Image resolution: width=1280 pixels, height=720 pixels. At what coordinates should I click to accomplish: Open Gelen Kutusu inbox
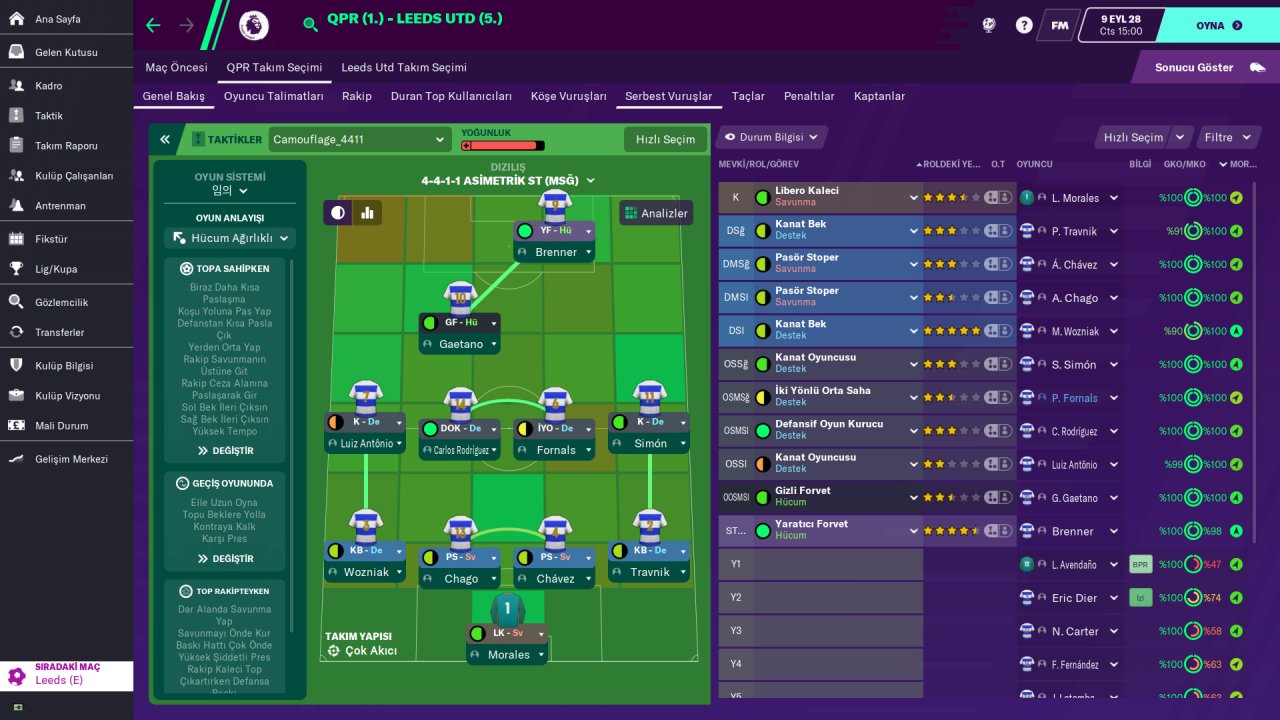pos(66,52)
